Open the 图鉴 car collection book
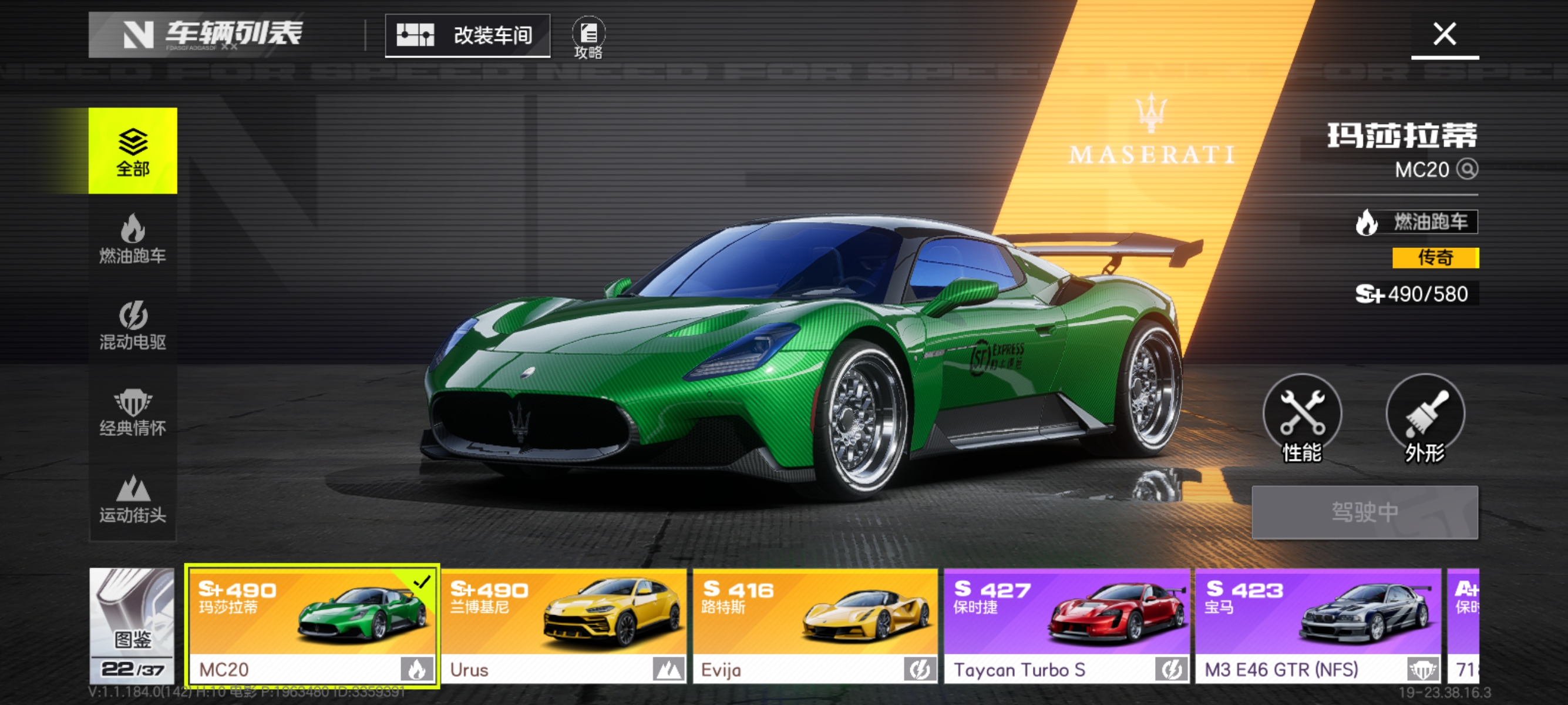The width and height of the screenshot is (1568, 705). coord(132,625)
